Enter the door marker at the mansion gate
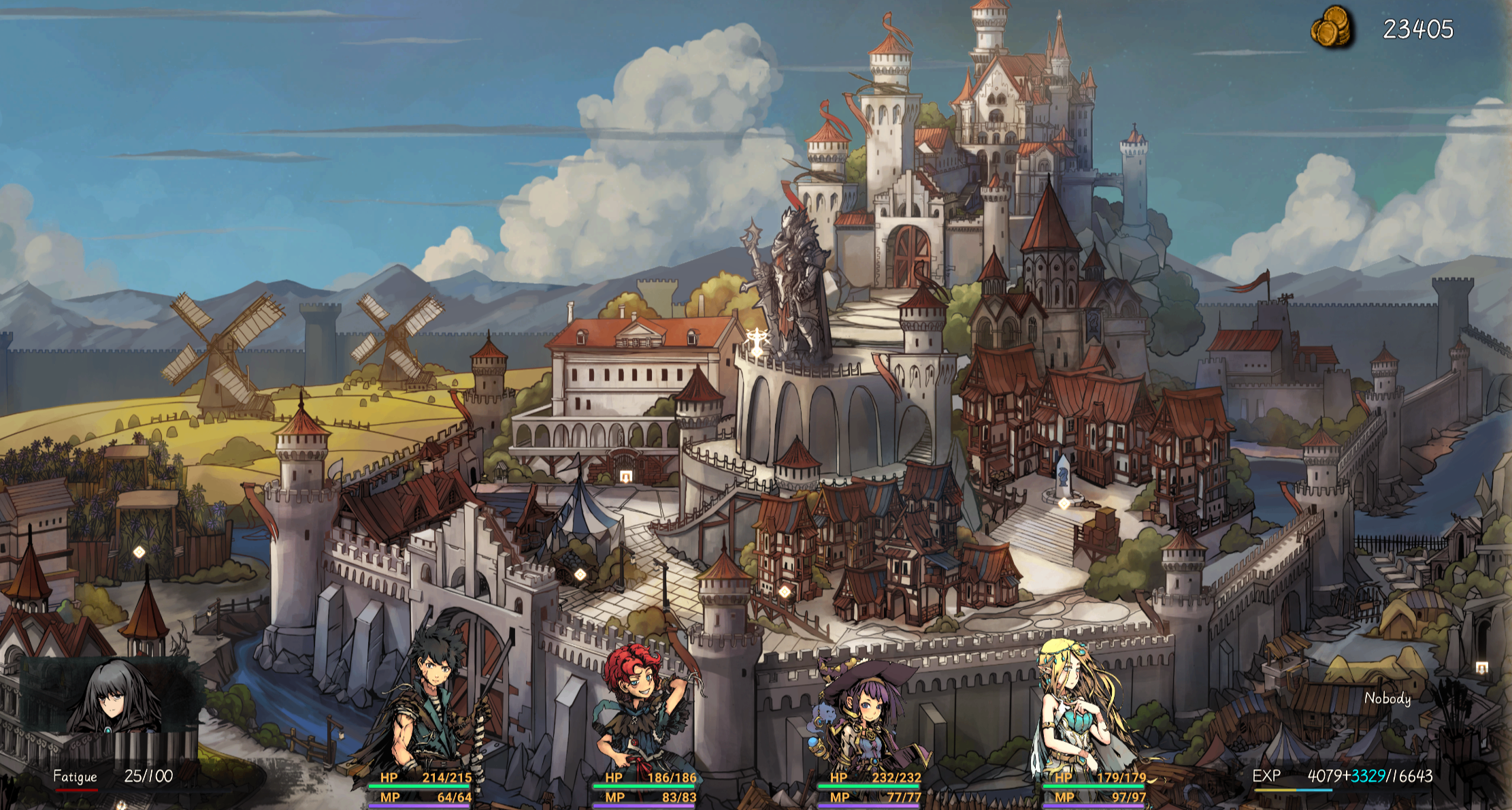 coord(626,477)
